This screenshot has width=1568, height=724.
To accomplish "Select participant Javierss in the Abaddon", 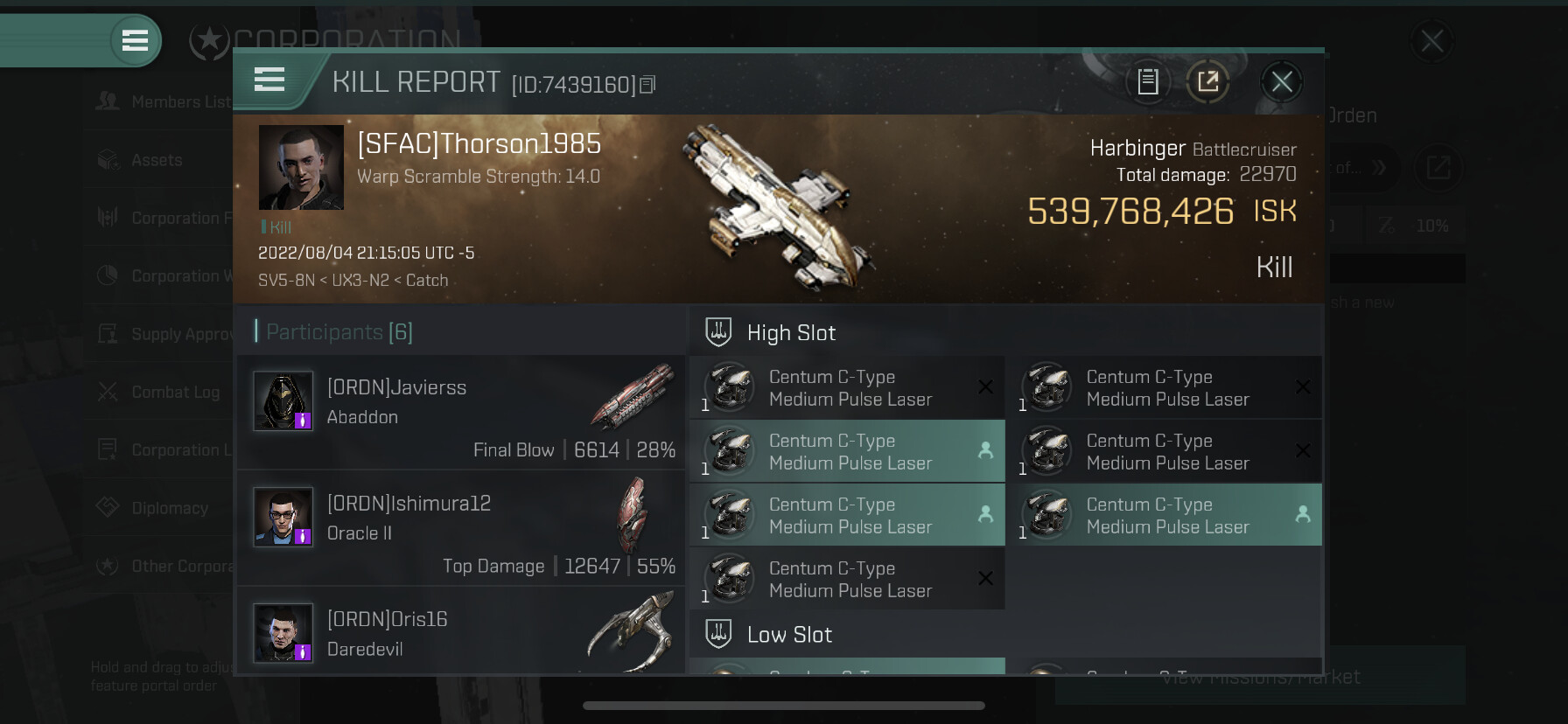I will (x=460, y=411).
